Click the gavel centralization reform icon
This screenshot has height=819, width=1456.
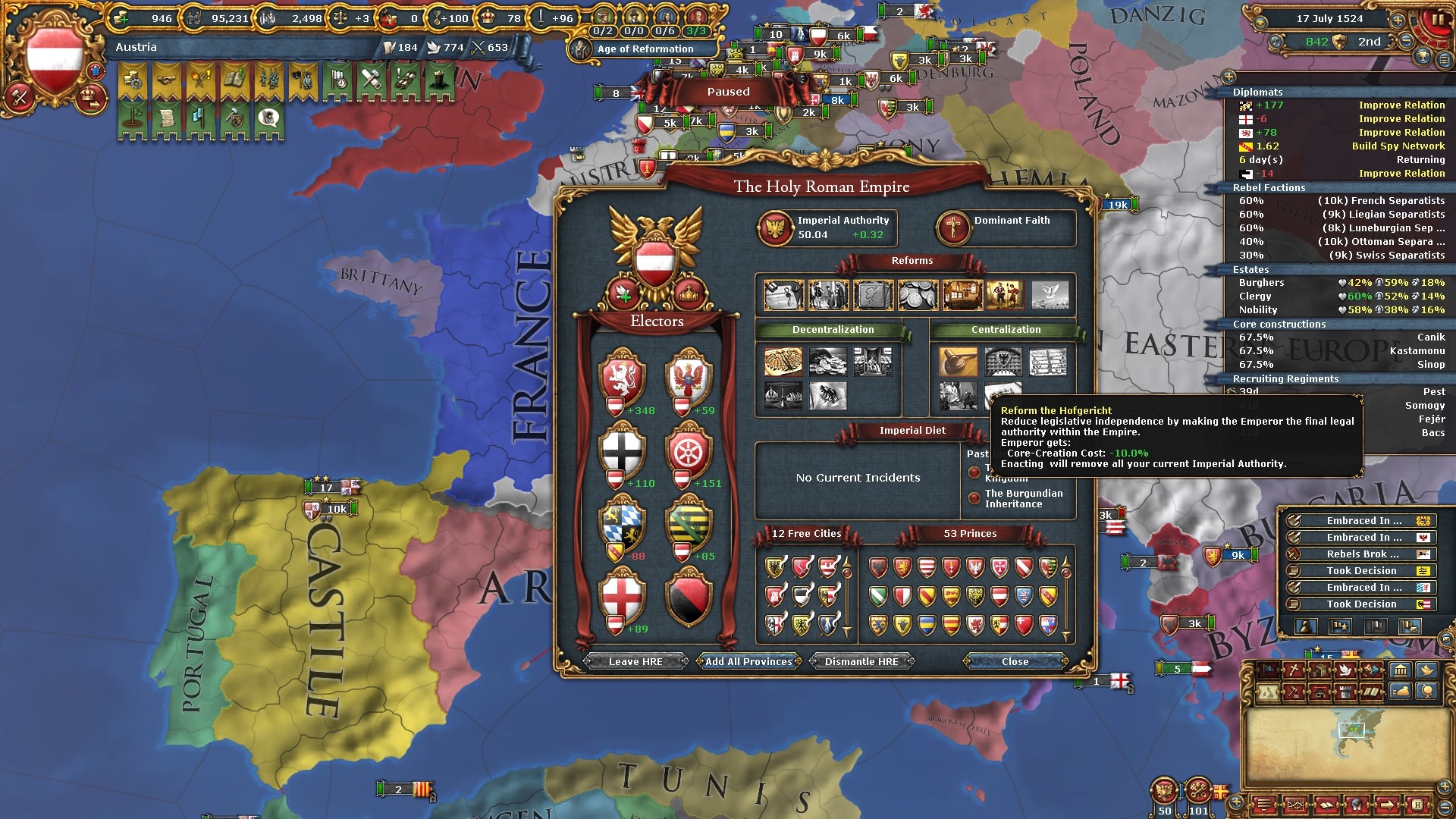pyautogui.click(x=958, y=362)
